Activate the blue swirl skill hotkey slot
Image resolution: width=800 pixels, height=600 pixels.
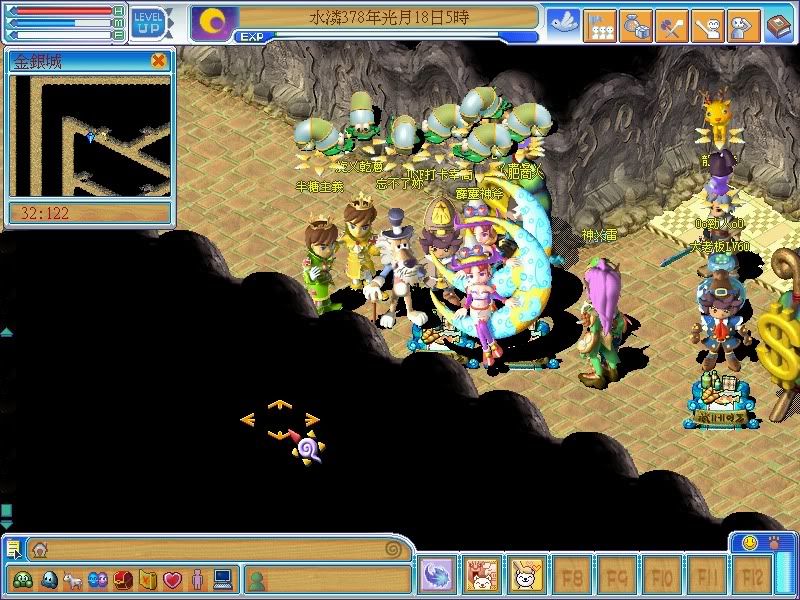(x=437, y=576)
